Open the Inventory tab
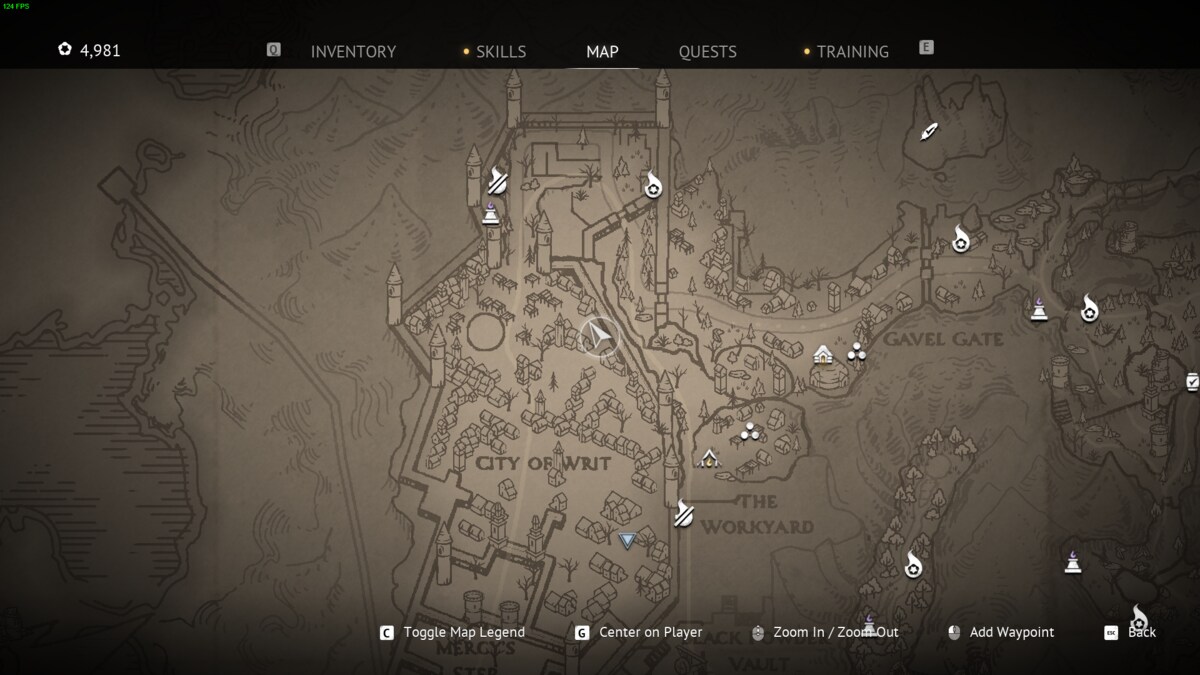 point(353,51)
